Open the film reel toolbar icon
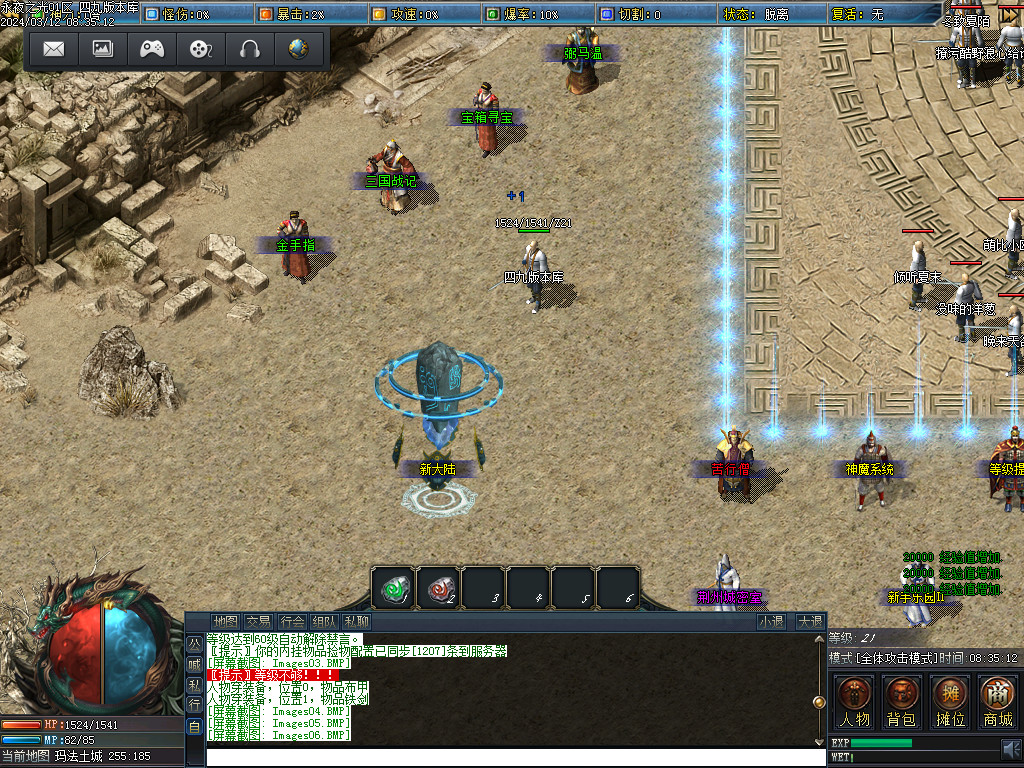Image resolution: width=1024 pixels, height=768 pixels. point(201,49)
